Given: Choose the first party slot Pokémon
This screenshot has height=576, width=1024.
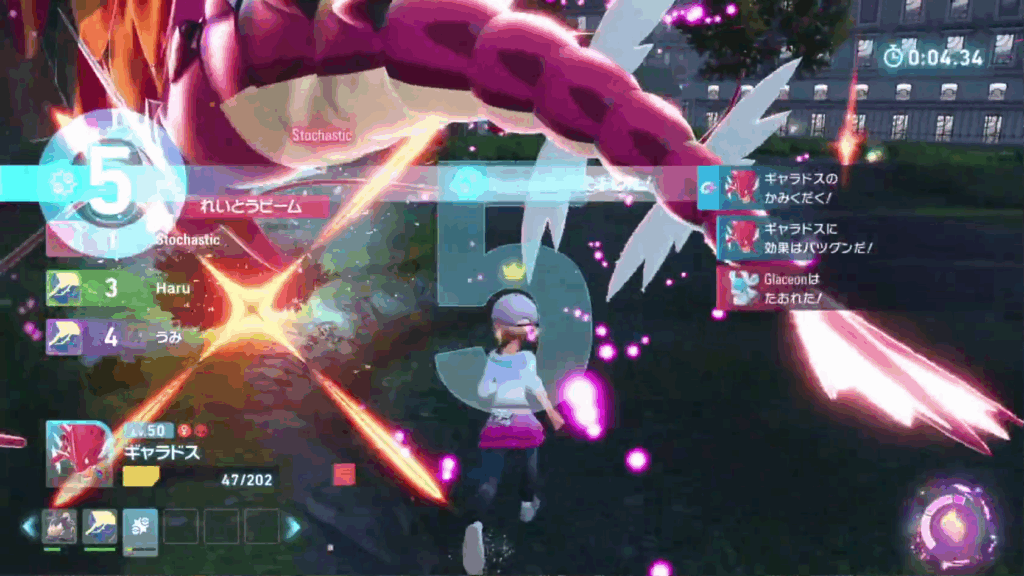Looking at the screenshot, I should coord(59,525).
